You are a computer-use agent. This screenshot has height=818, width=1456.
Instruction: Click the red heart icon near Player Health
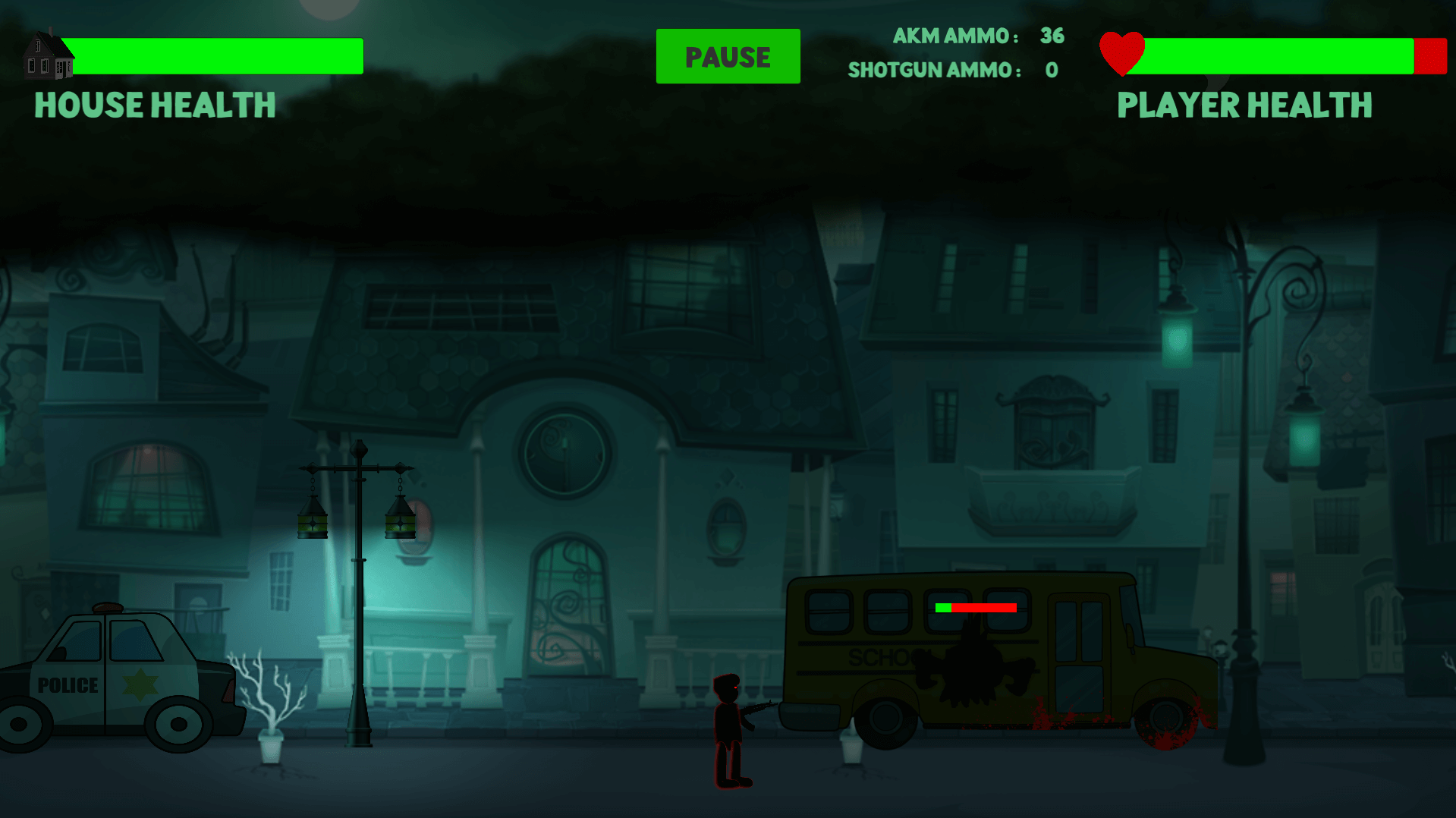click(x=1122, y=52)
